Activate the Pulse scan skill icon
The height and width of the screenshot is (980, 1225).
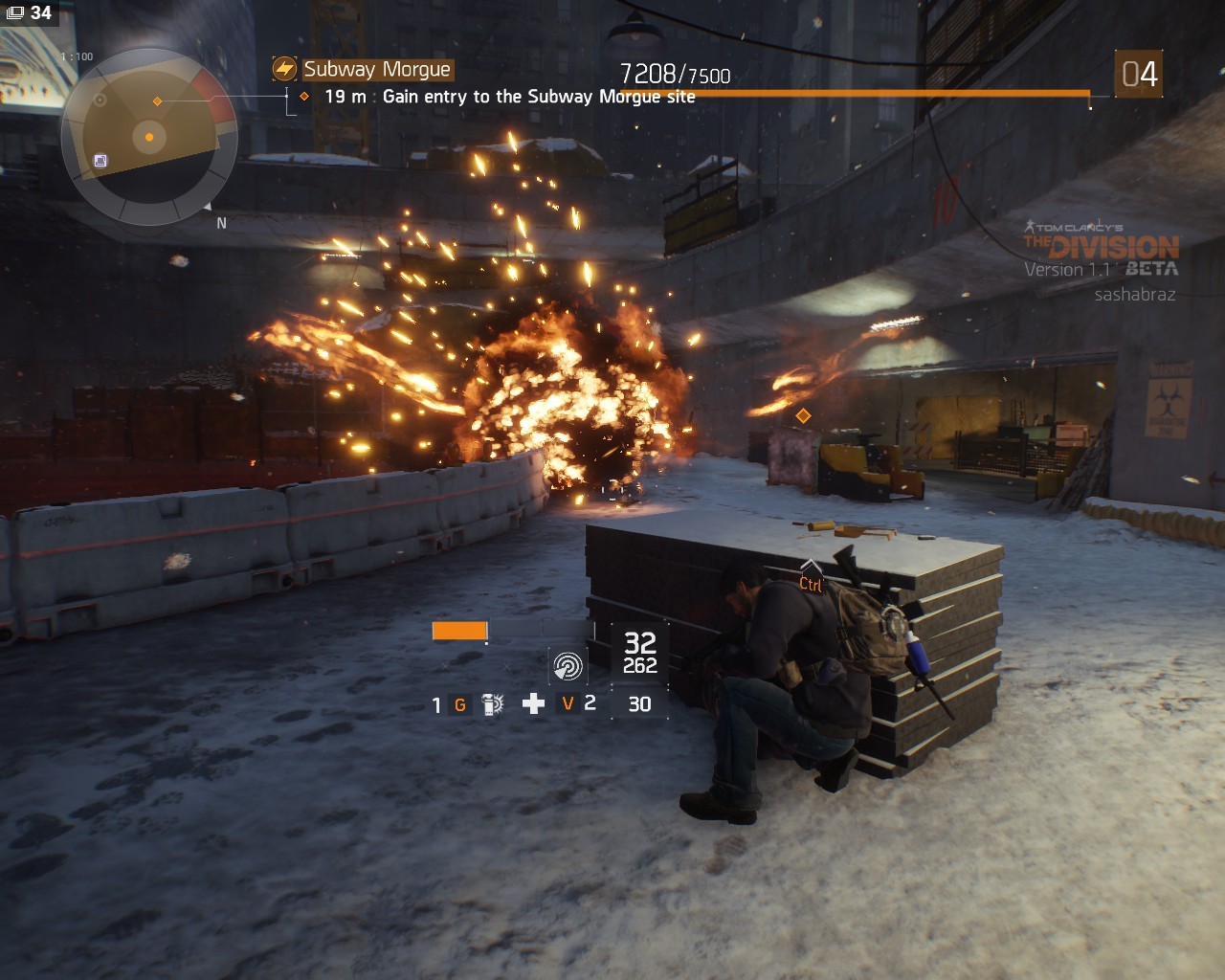tap(568, 664)
